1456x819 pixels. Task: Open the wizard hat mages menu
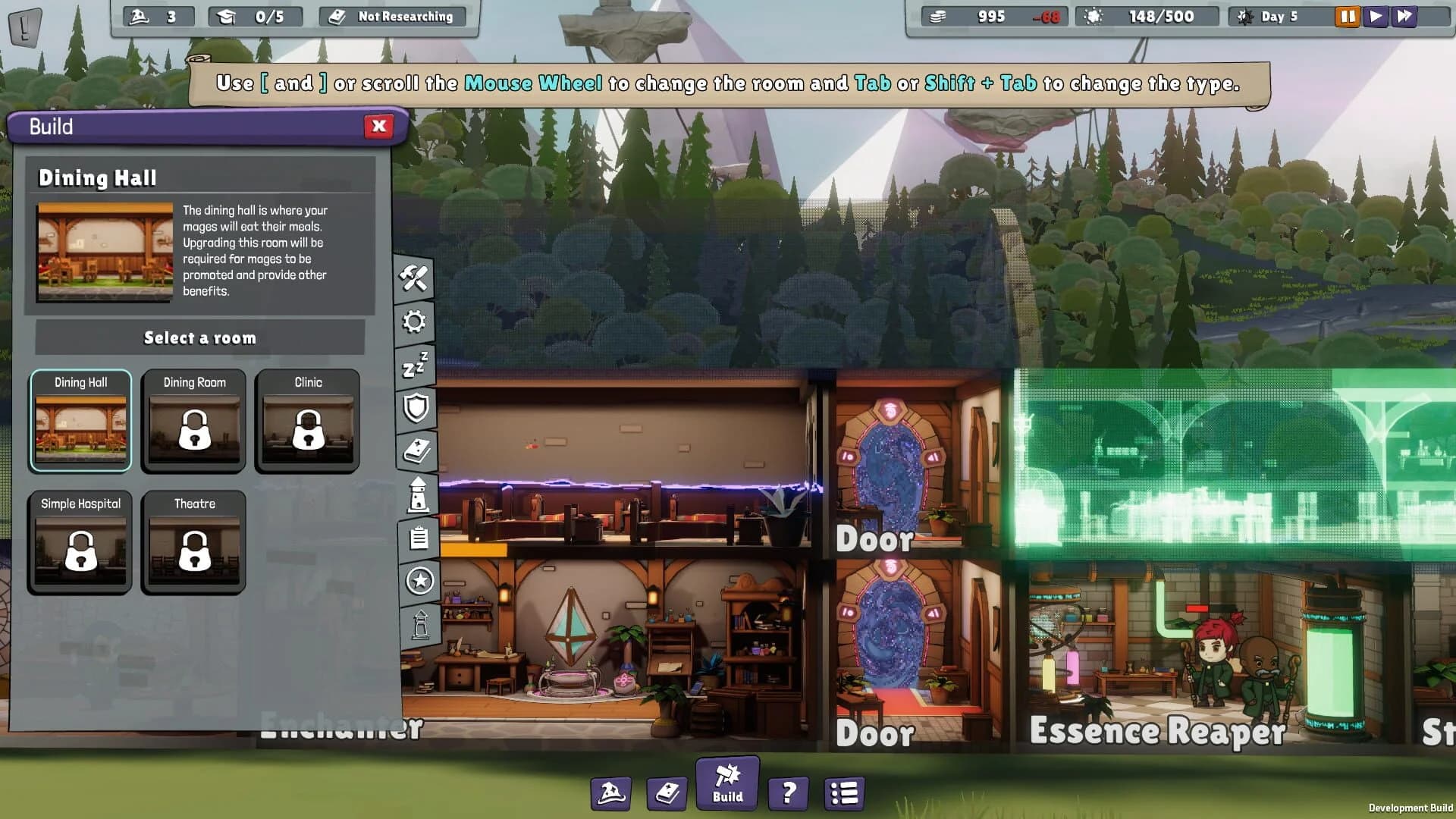click(610, 793)
